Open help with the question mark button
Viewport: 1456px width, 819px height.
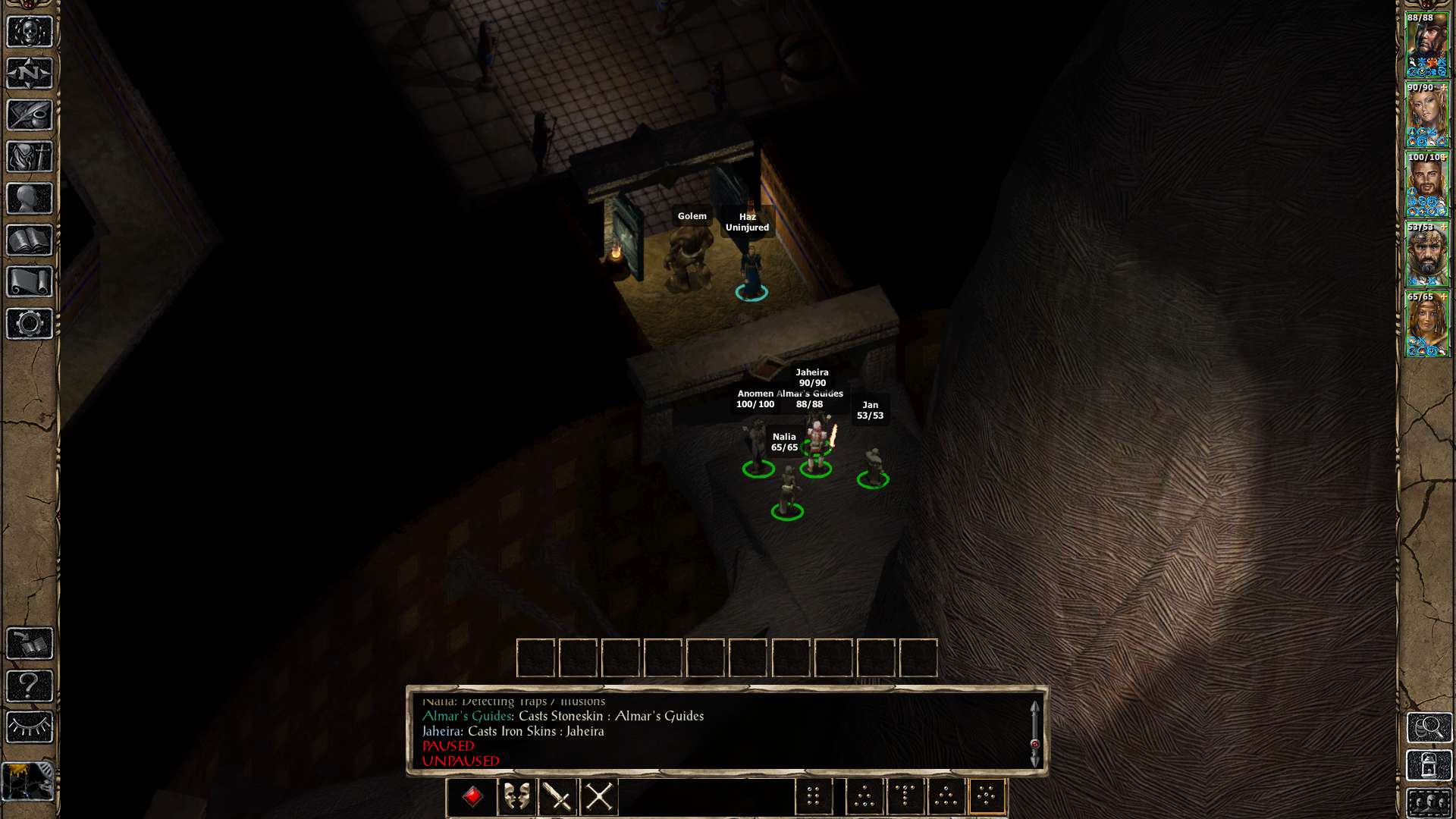[x=30, y=686]
